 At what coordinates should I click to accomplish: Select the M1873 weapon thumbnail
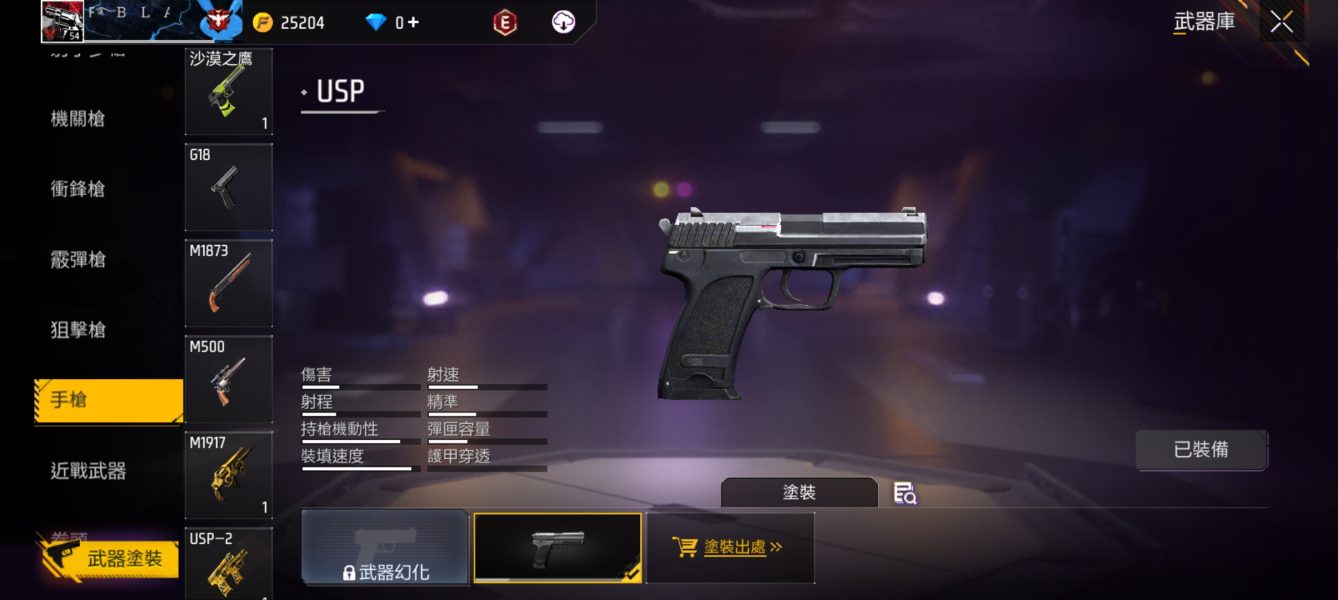pyautogui.click(x=228, y=283)
